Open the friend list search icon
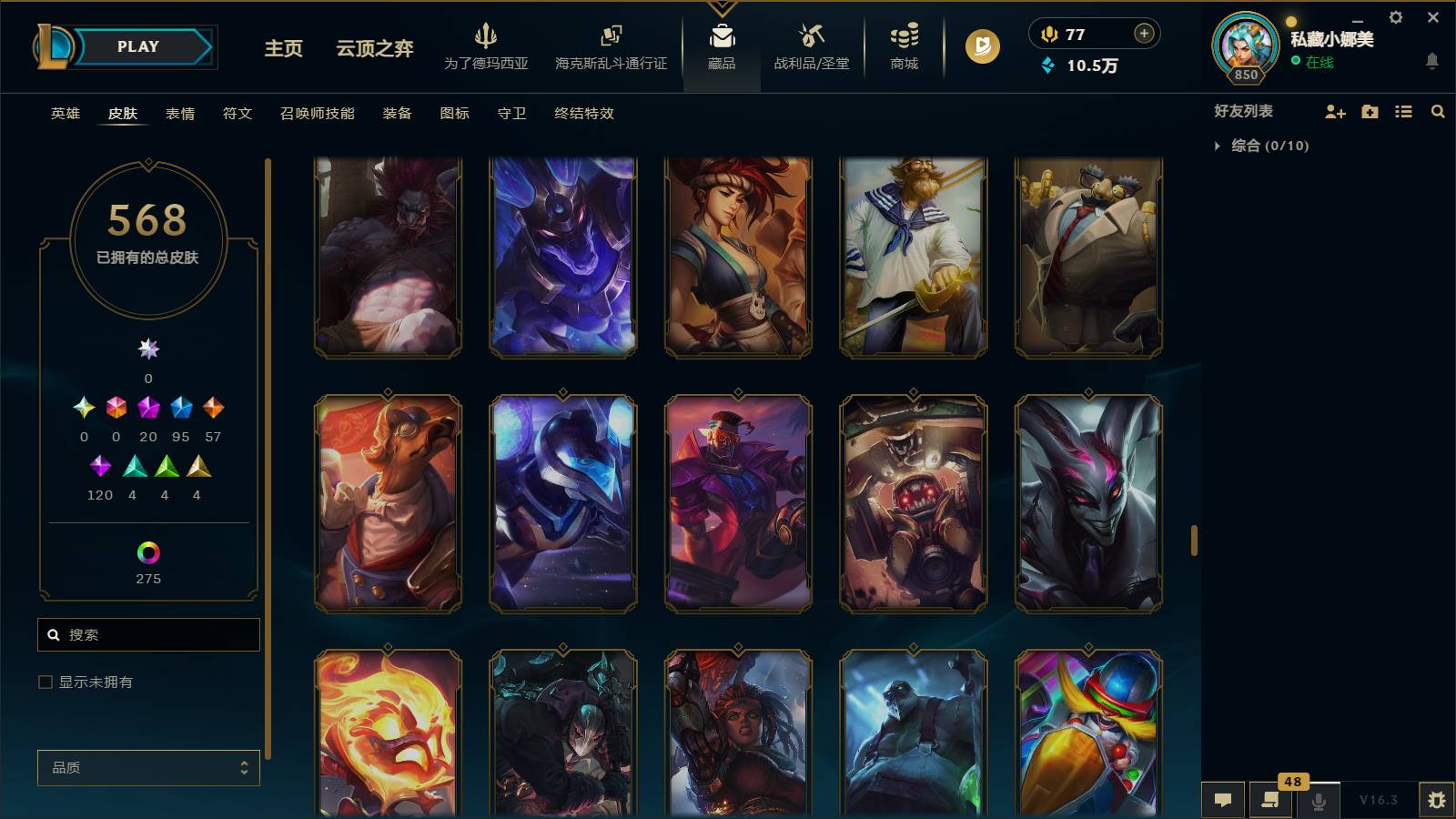Screen dimensions: 1456x819 click(1438, 112)
